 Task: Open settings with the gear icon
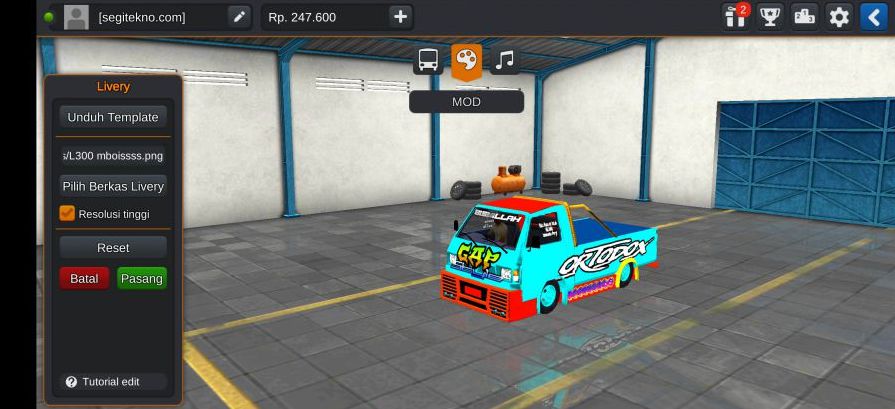(839, 17)
